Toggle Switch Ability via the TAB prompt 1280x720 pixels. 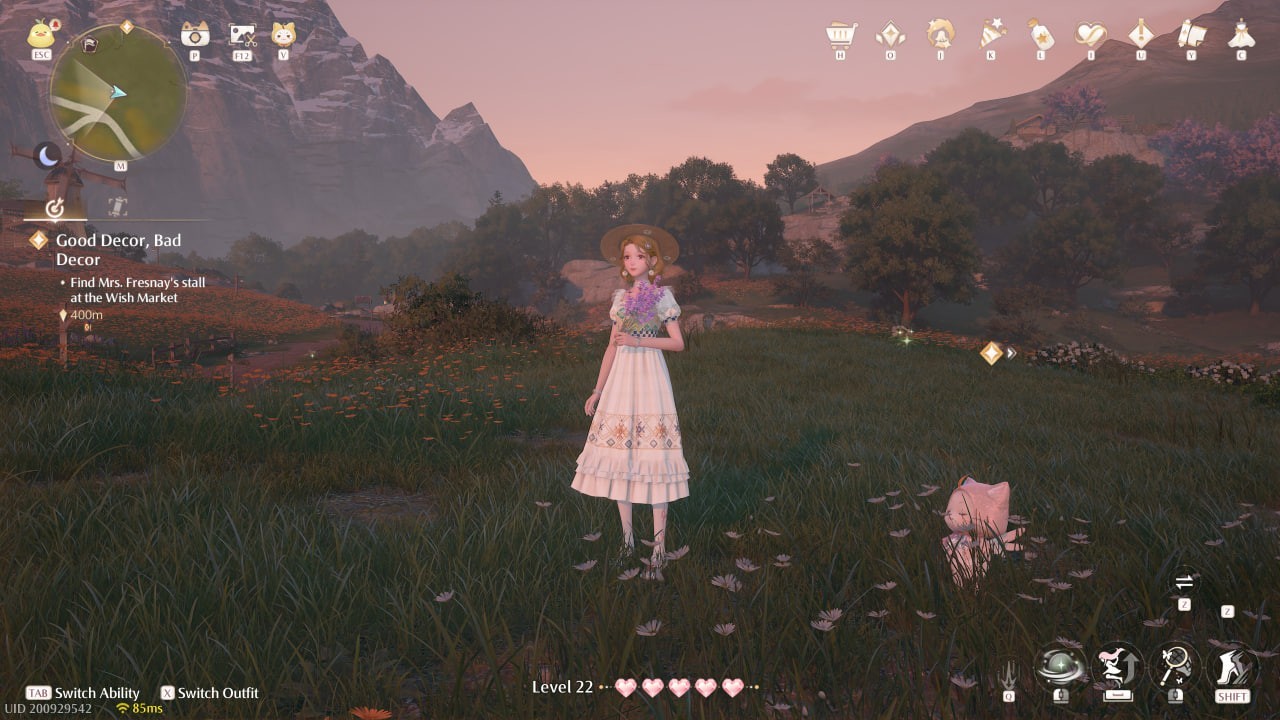39,693
